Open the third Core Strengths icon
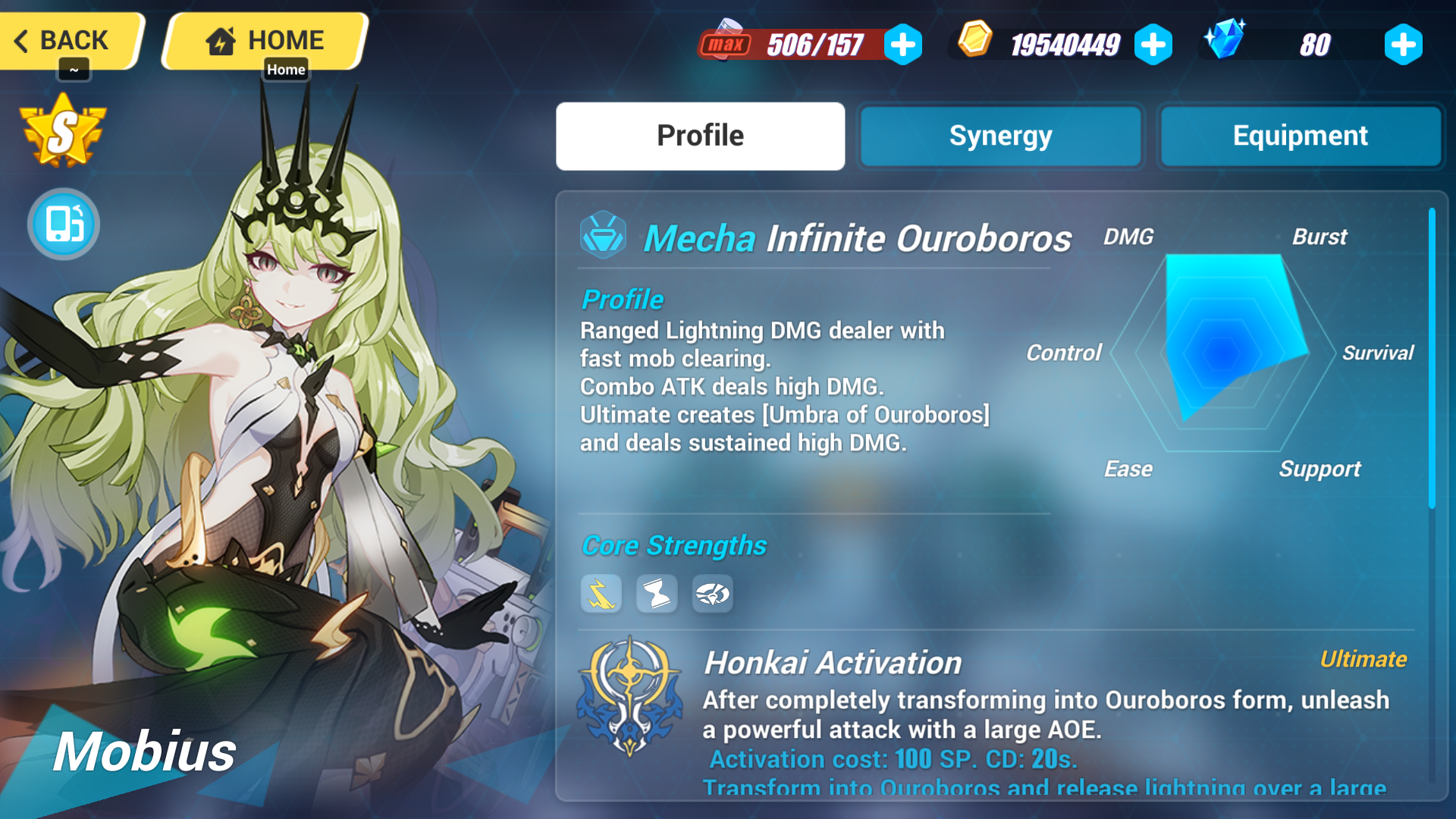This screenshot has height=819, width=1456. click(x=711, y=595)
